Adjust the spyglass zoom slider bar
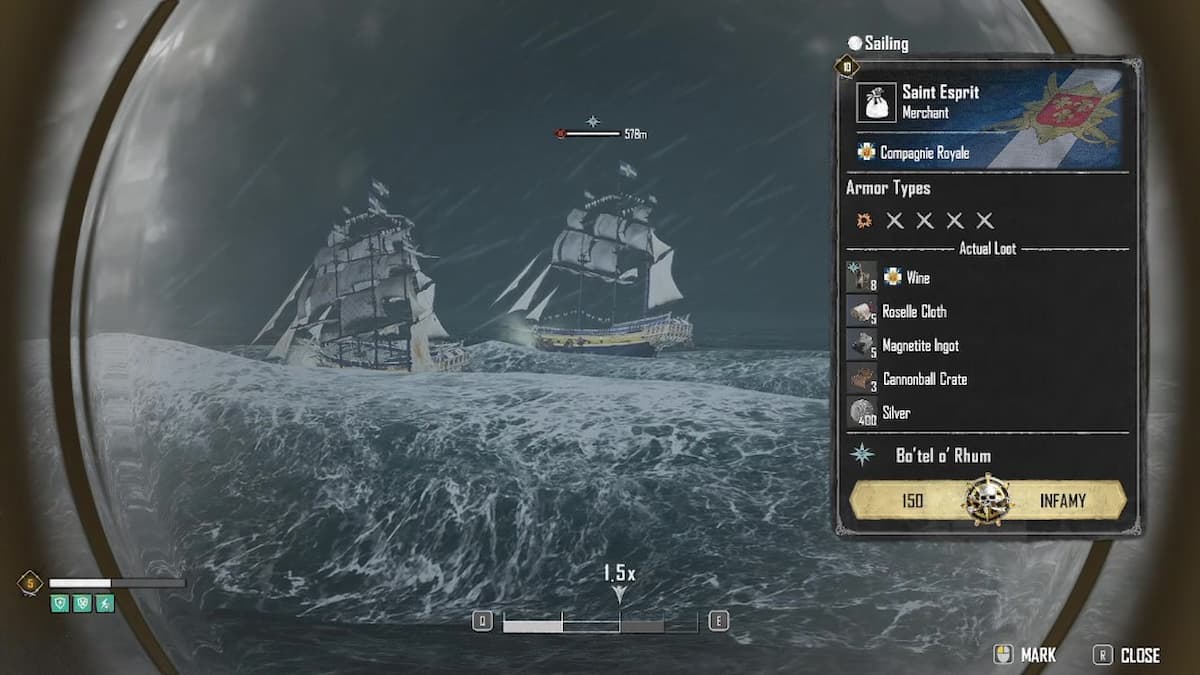Image resolution: width=1200 pixels, height=675 pixels. [599, 624]
